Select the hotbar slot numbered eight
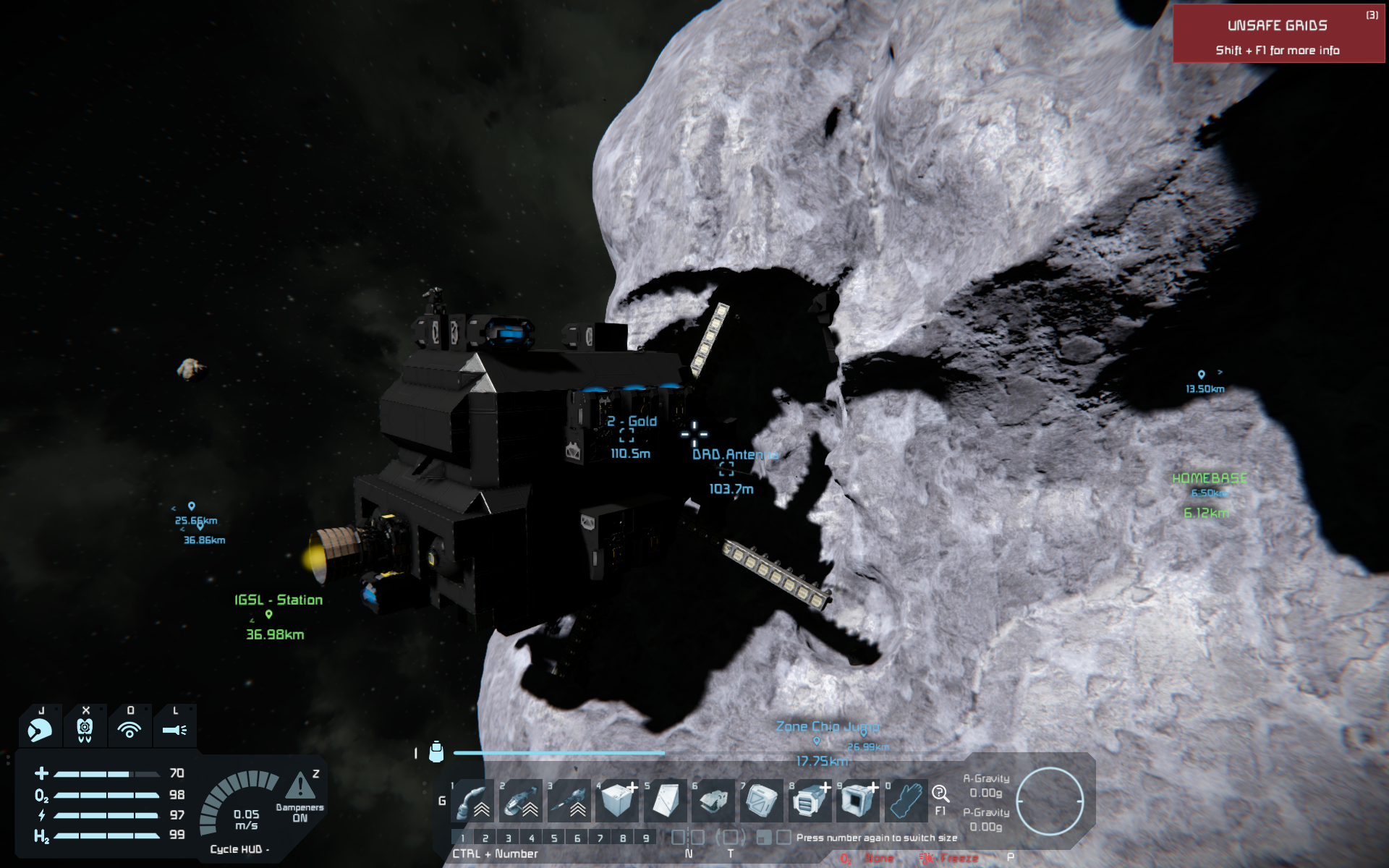The image size is (1389, 868). pos(810,801)
